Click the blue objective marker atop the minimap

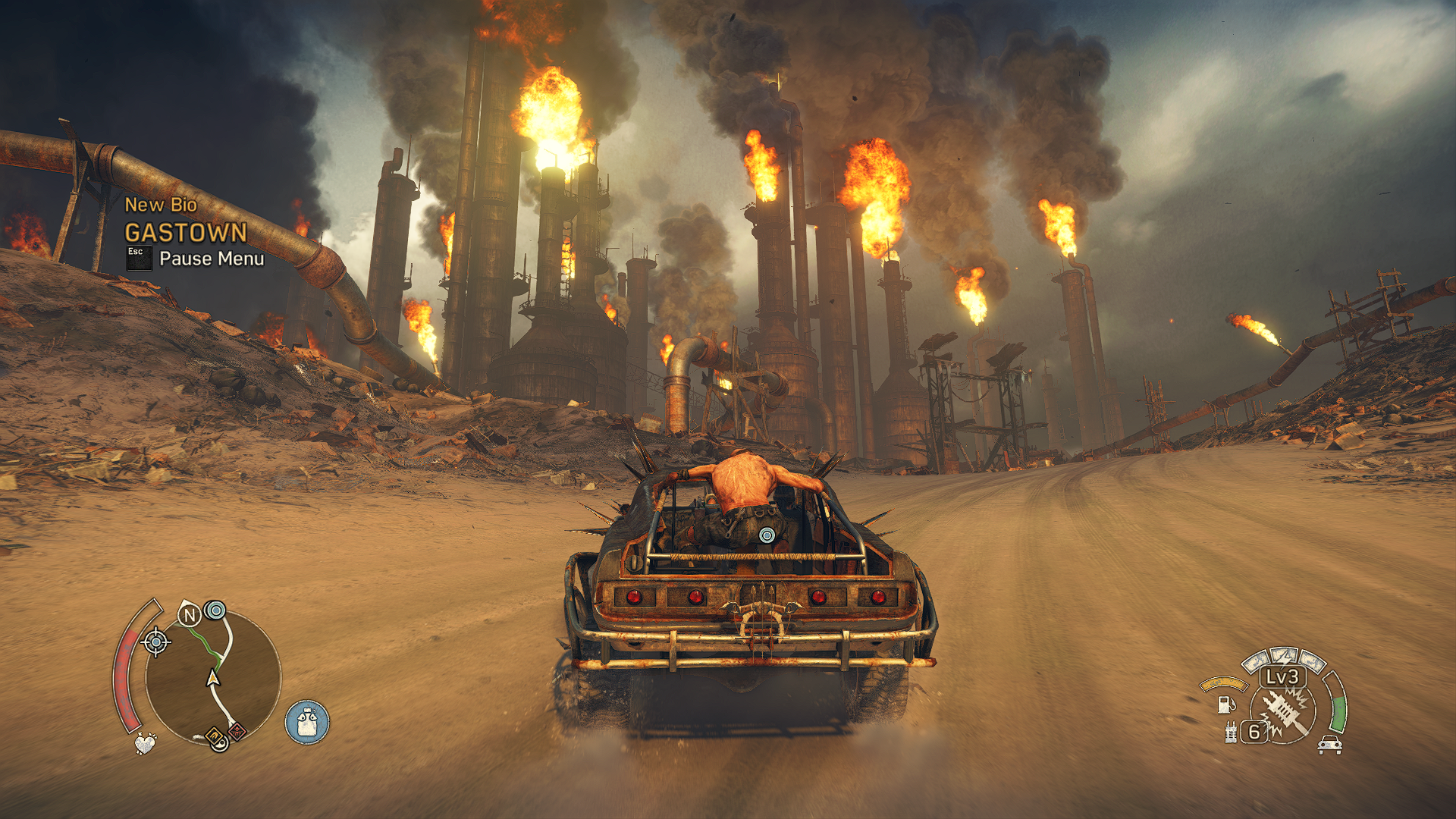pos(216,610)
